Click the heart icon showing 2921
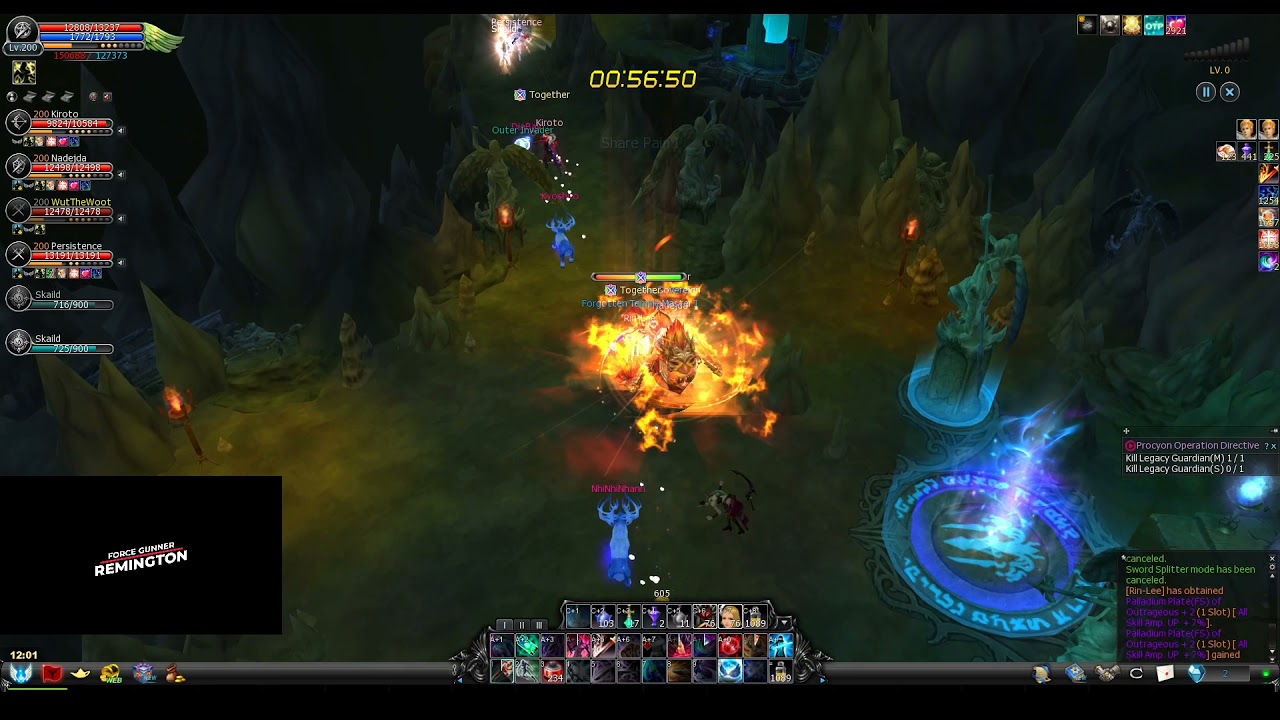Viewport: 1280px width, 720px height. 1176,26
